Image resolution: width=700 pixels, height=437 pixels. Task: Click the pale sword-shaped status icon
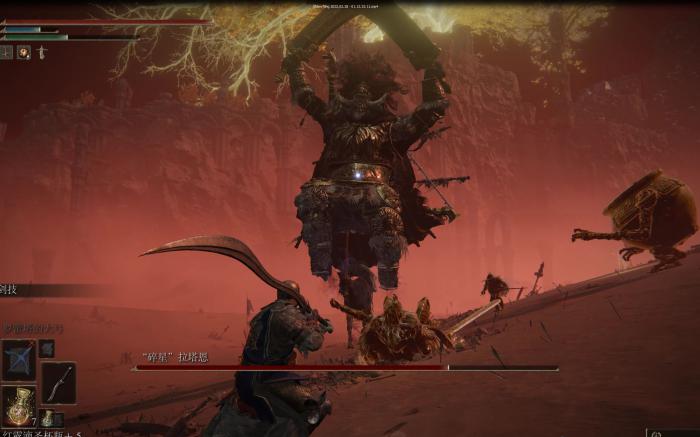41,52
